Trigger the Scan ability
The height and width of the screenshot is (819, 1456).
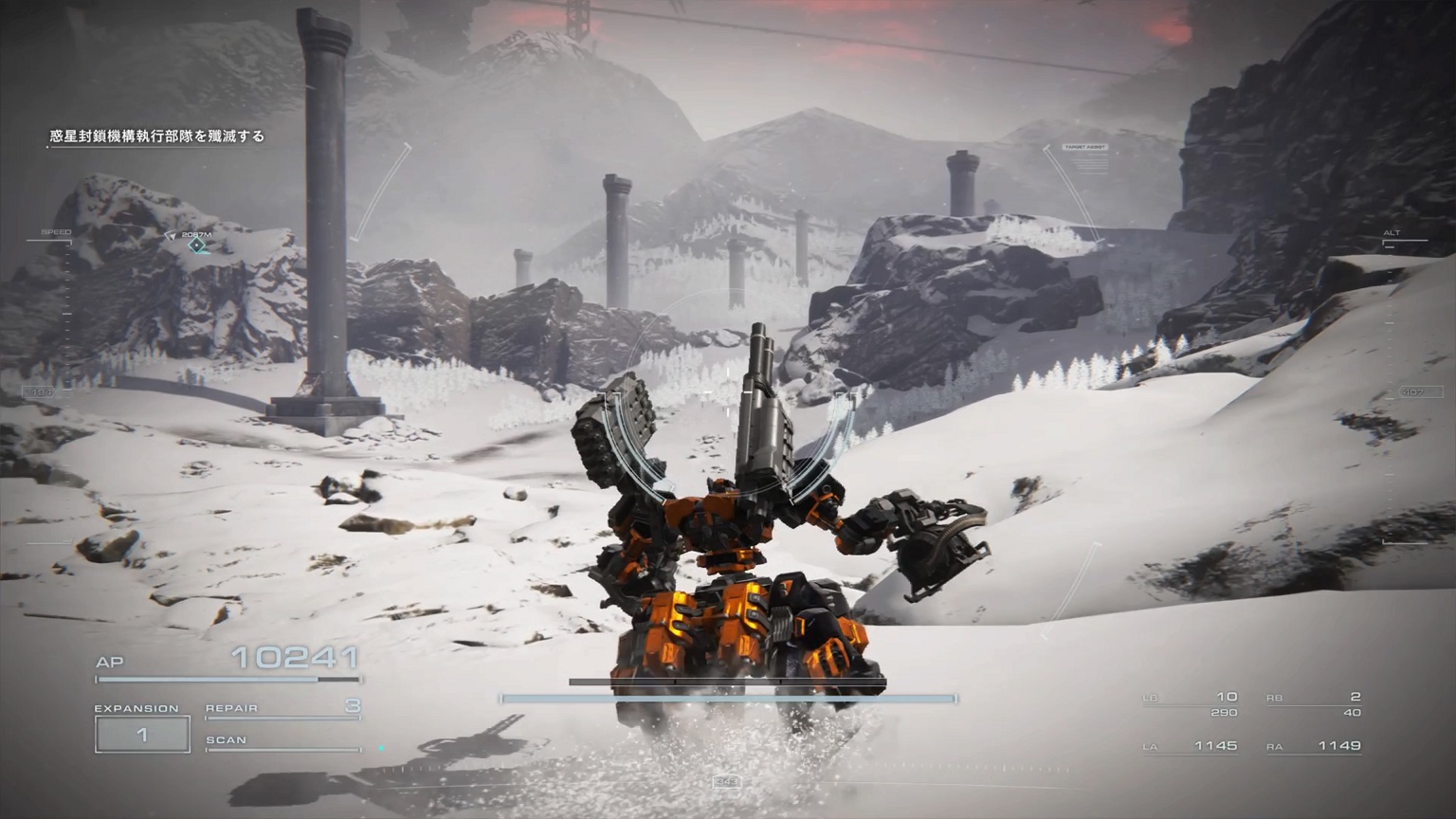(x=282, y=741)
